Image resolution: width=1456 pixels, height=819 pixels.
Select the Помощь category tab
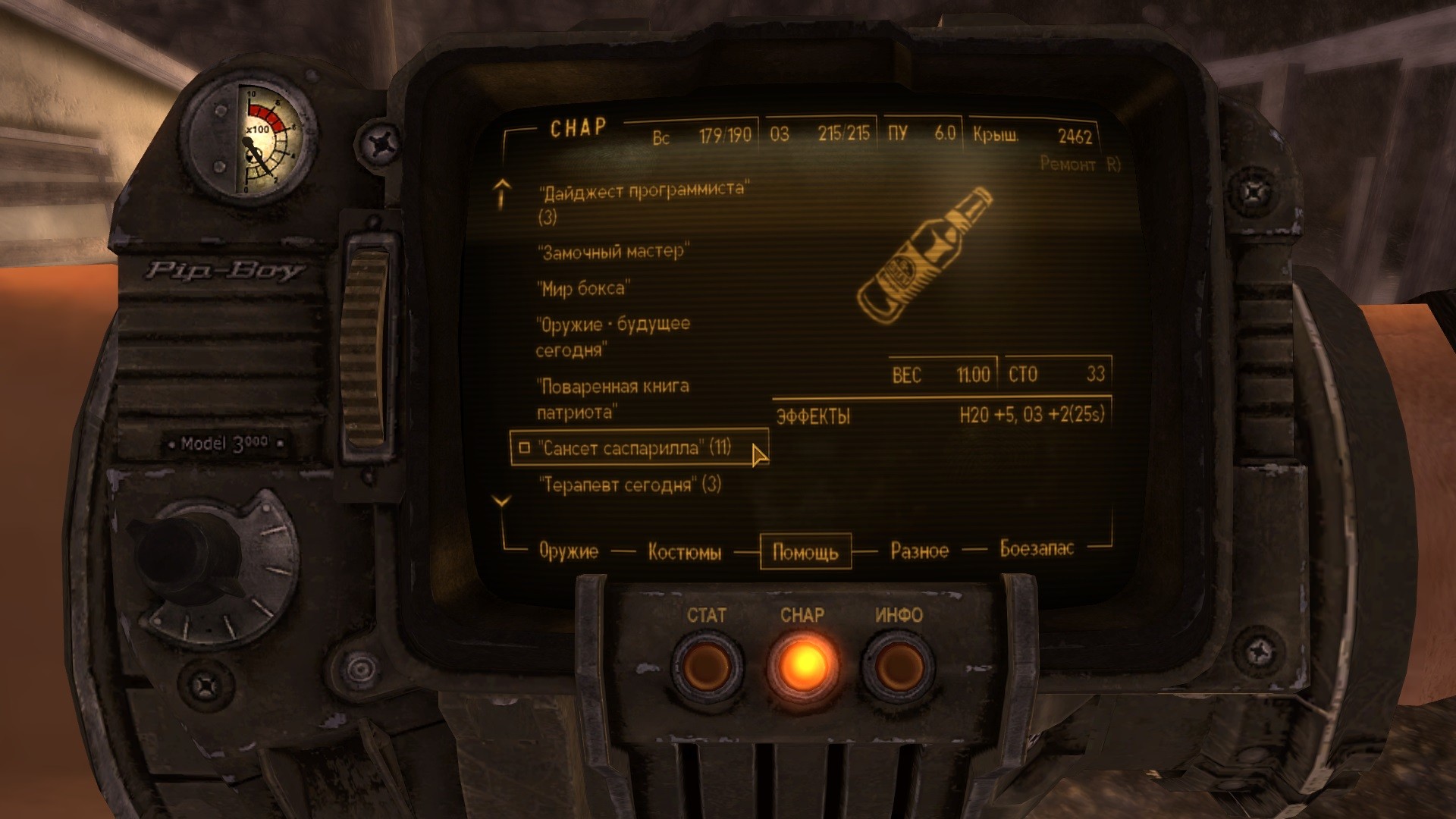pyautogui.click(x=805, y=551)
